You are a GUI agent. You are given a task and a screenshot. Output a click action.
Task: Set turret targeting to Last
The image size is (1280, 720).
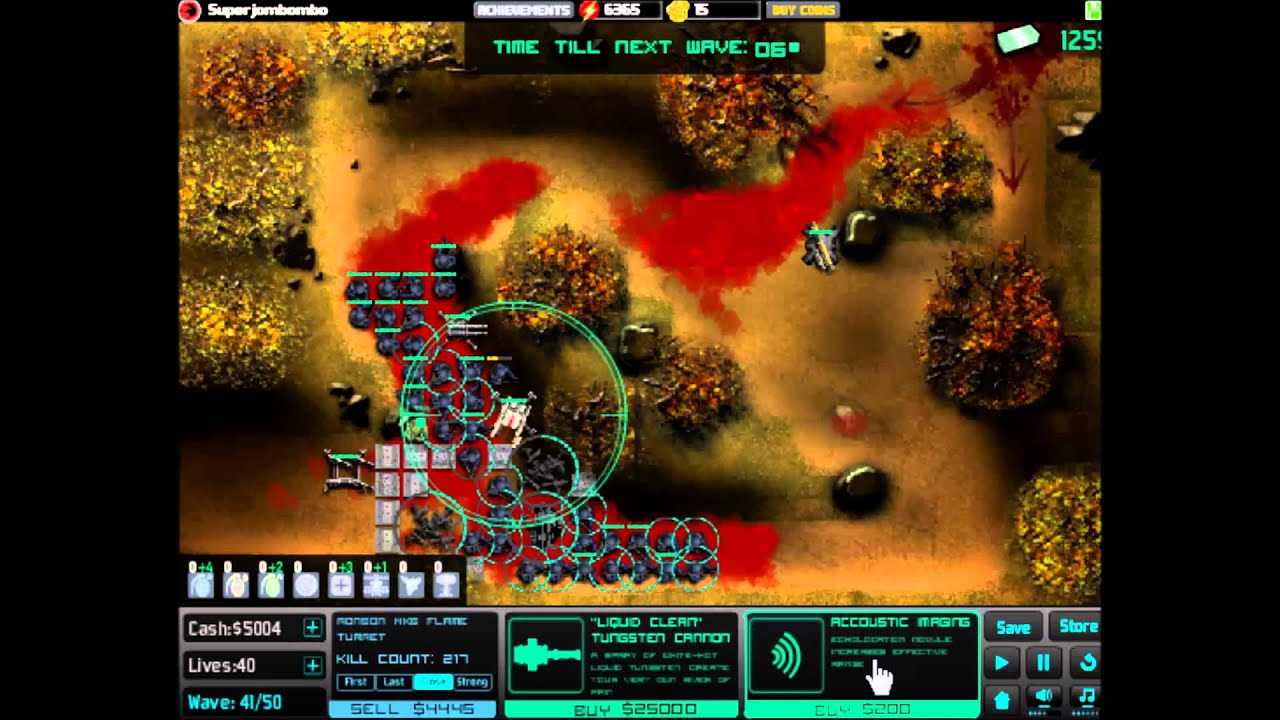coord(394,682)
